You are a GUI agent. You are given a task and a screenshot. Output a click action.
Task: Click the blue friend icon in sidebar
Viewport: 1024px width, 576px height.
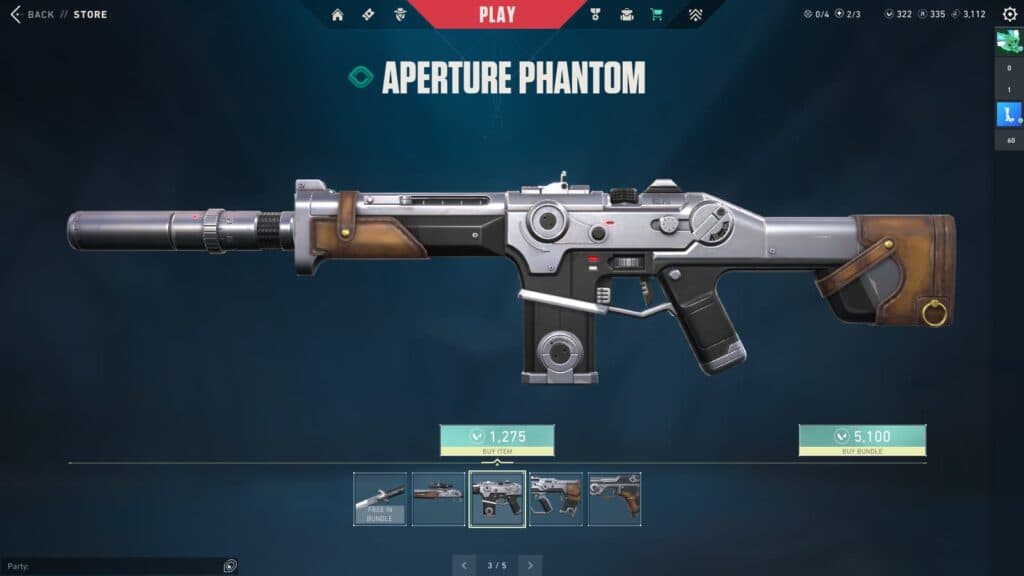(1008, 115)
